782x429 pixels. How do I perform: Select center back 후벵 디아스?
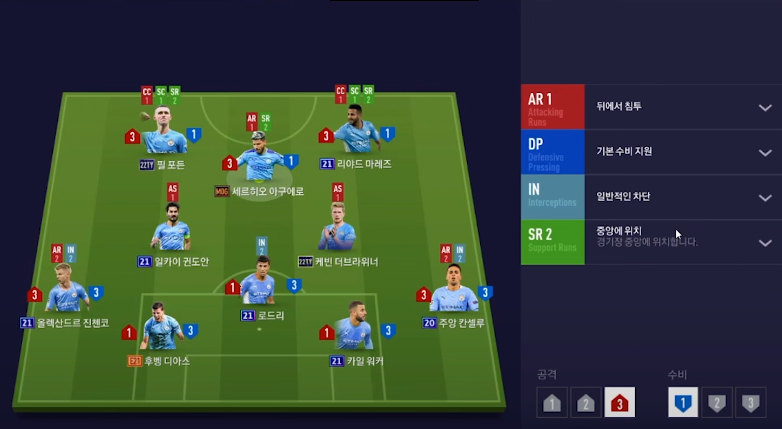click(x=160, y=328)
